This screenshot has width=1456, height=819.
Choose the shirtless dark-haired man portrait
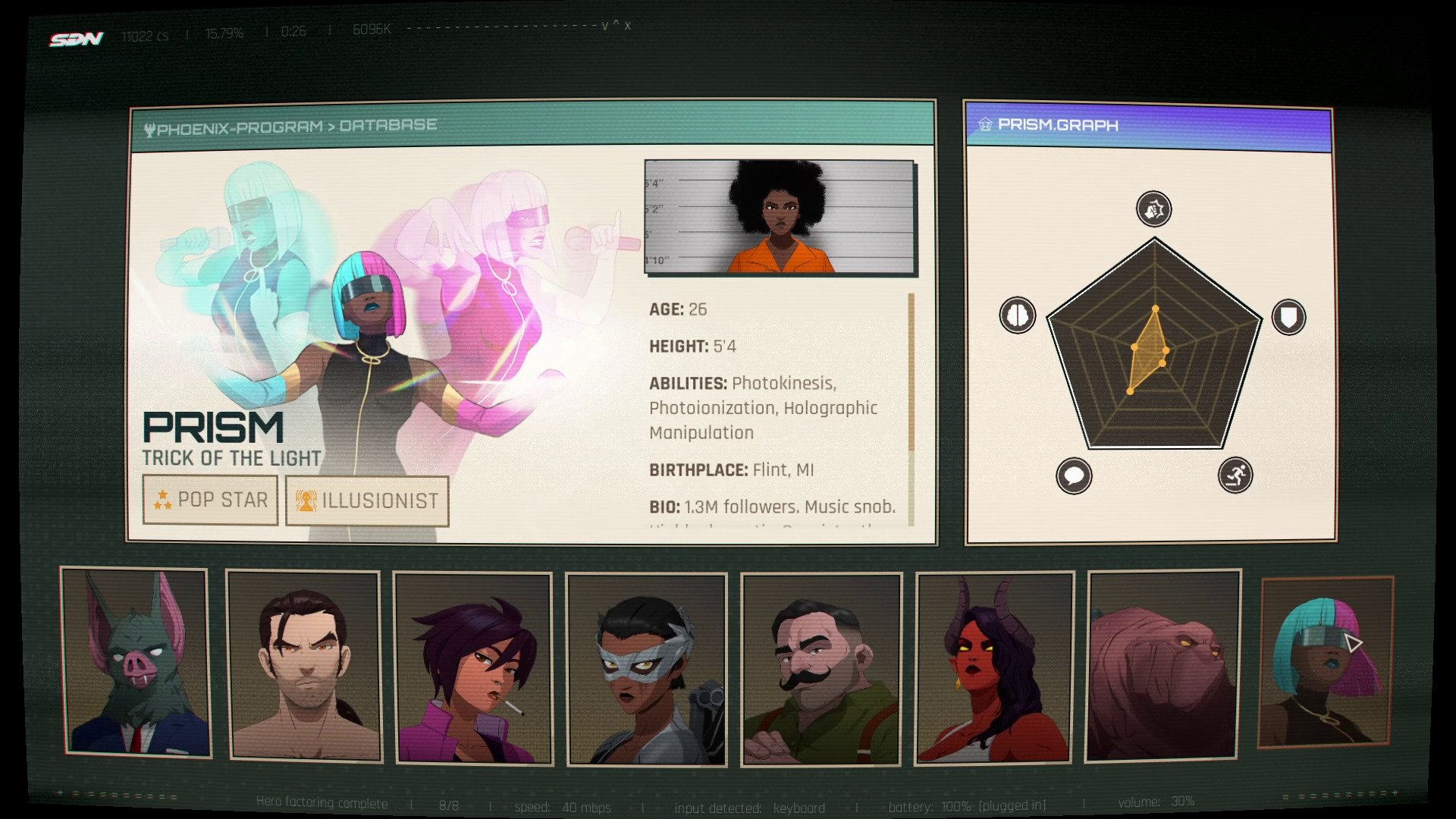[x=303, y=666]
